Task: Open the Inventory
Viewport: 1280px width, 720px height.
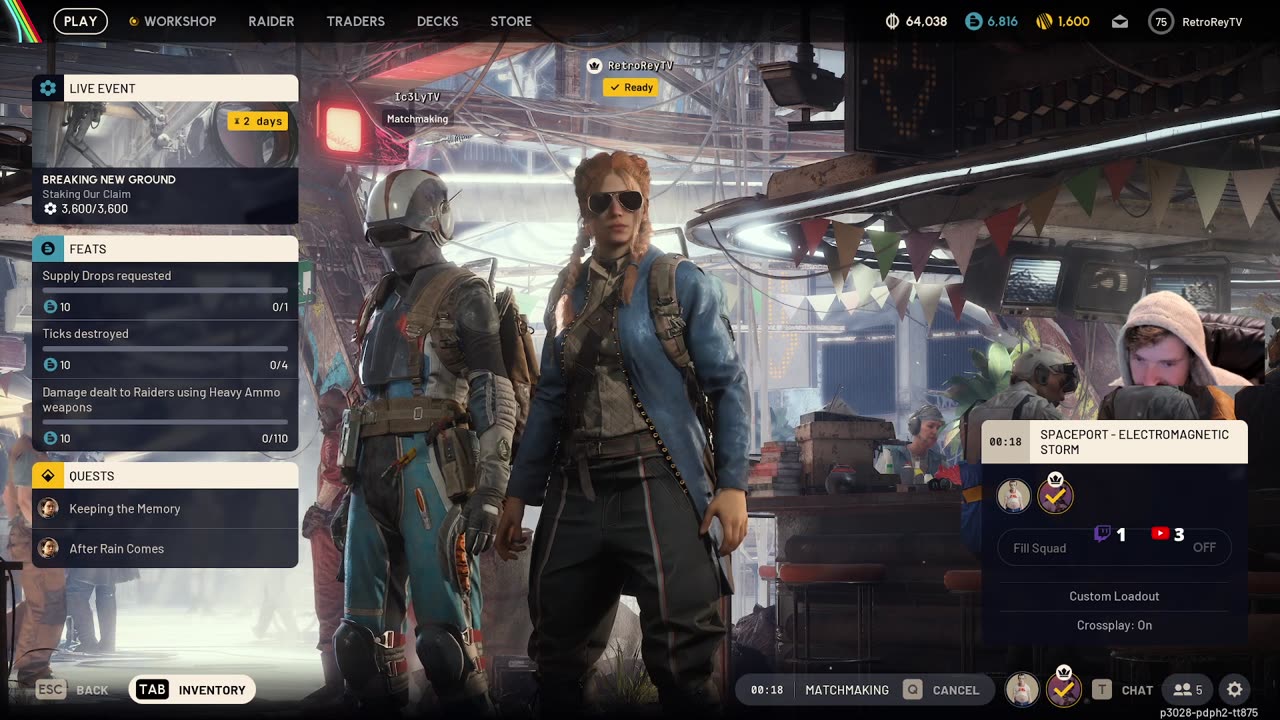Action: click(x=193, y=690)
